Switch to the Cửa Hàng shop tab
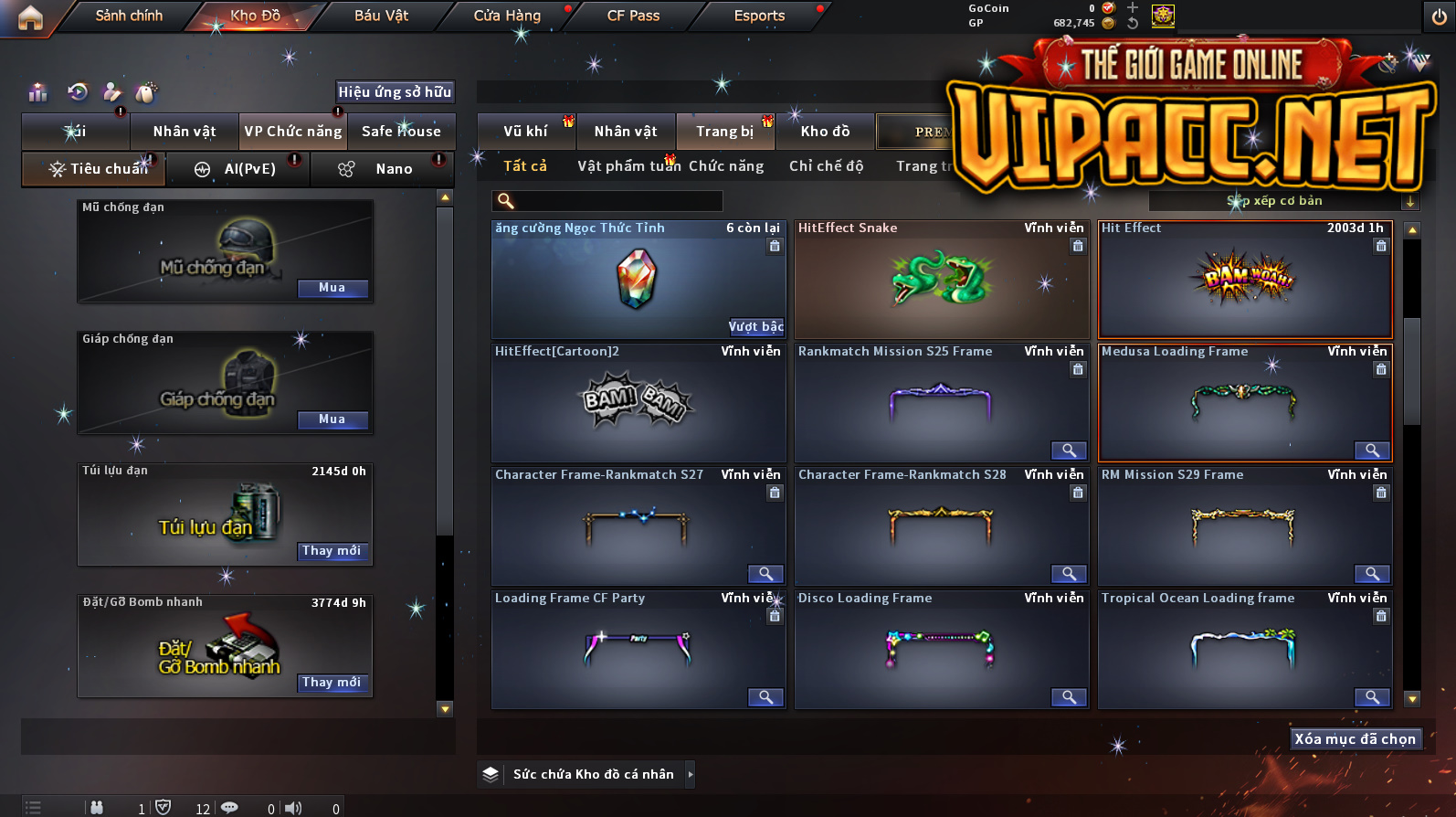This screenshot has height=817, width=1456. tap(507, 16)
